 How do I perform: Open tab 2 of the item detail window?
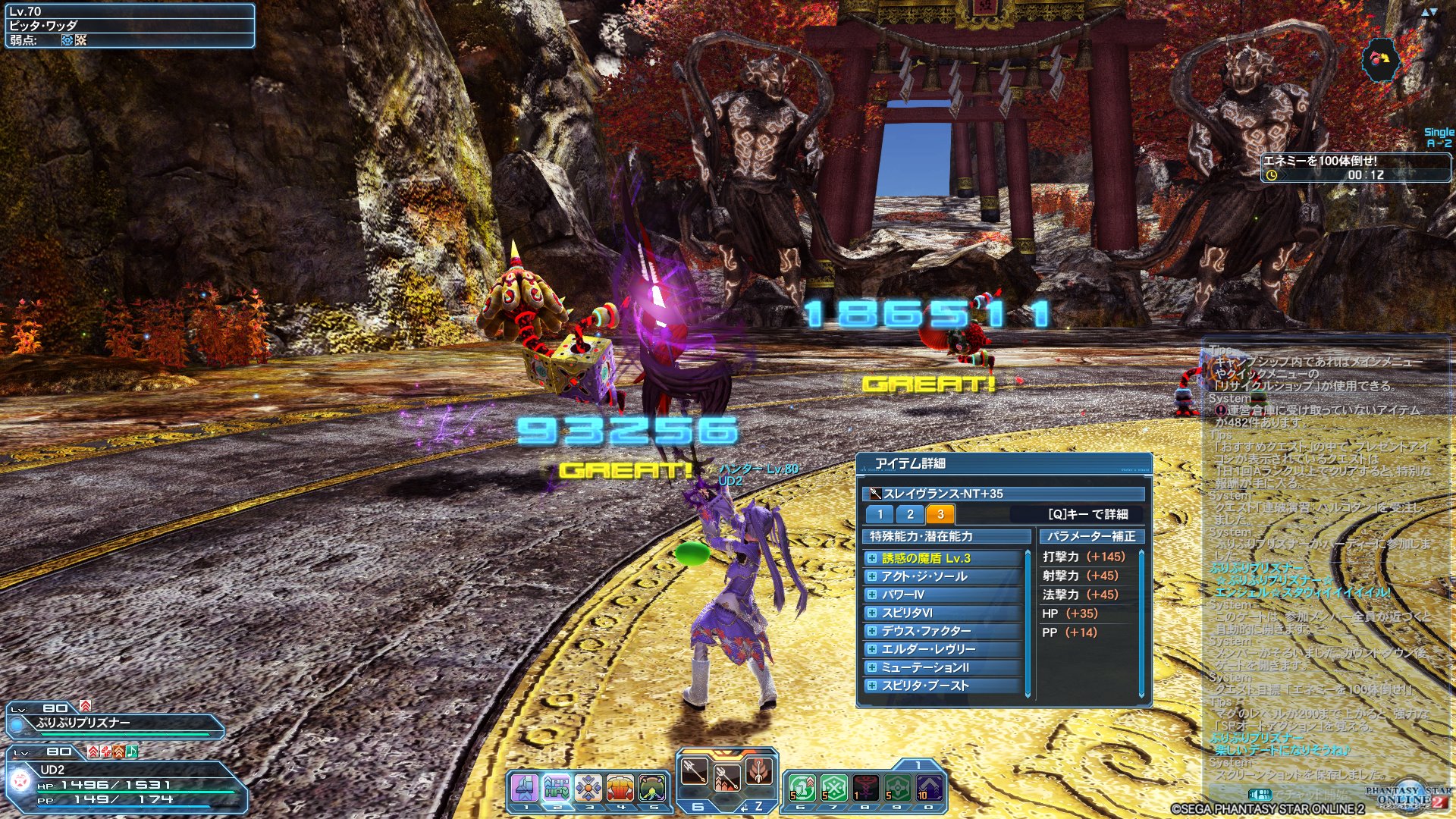[x=909, y=514]
